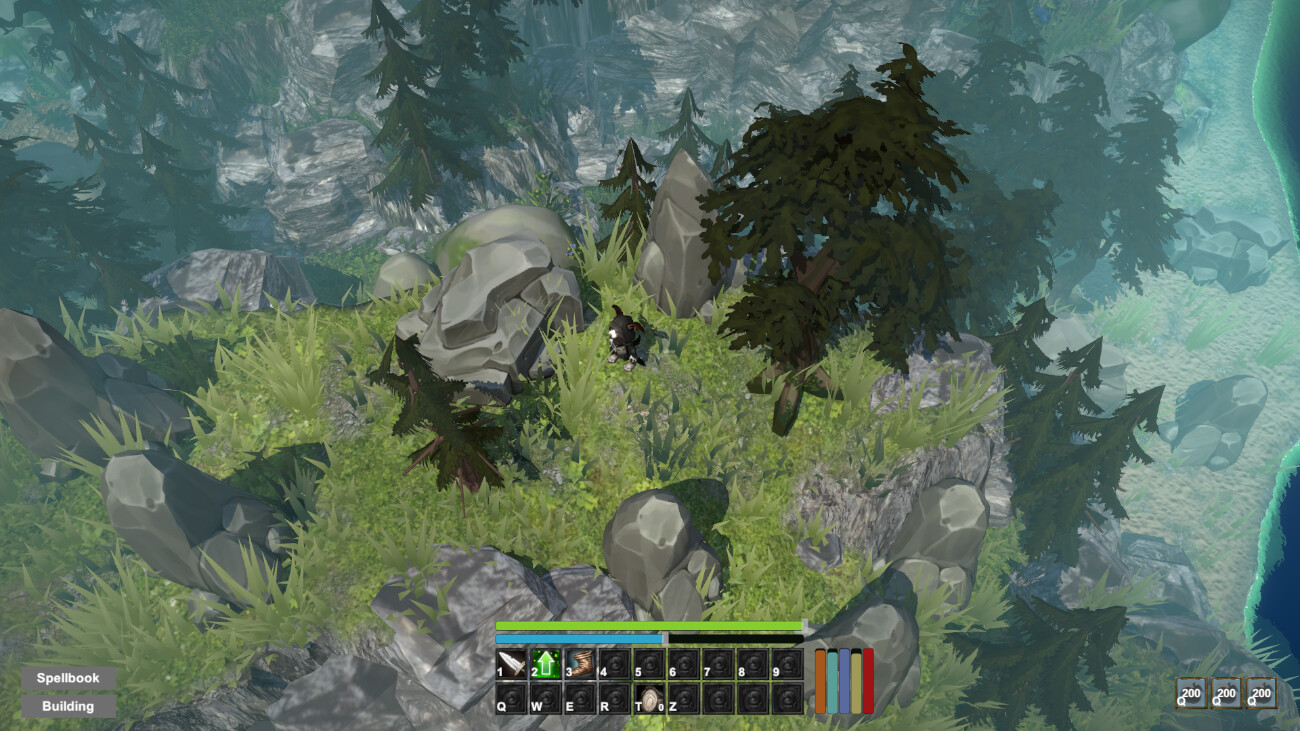Click the empty Q slot in the lower hotbar

coord(510,696)
